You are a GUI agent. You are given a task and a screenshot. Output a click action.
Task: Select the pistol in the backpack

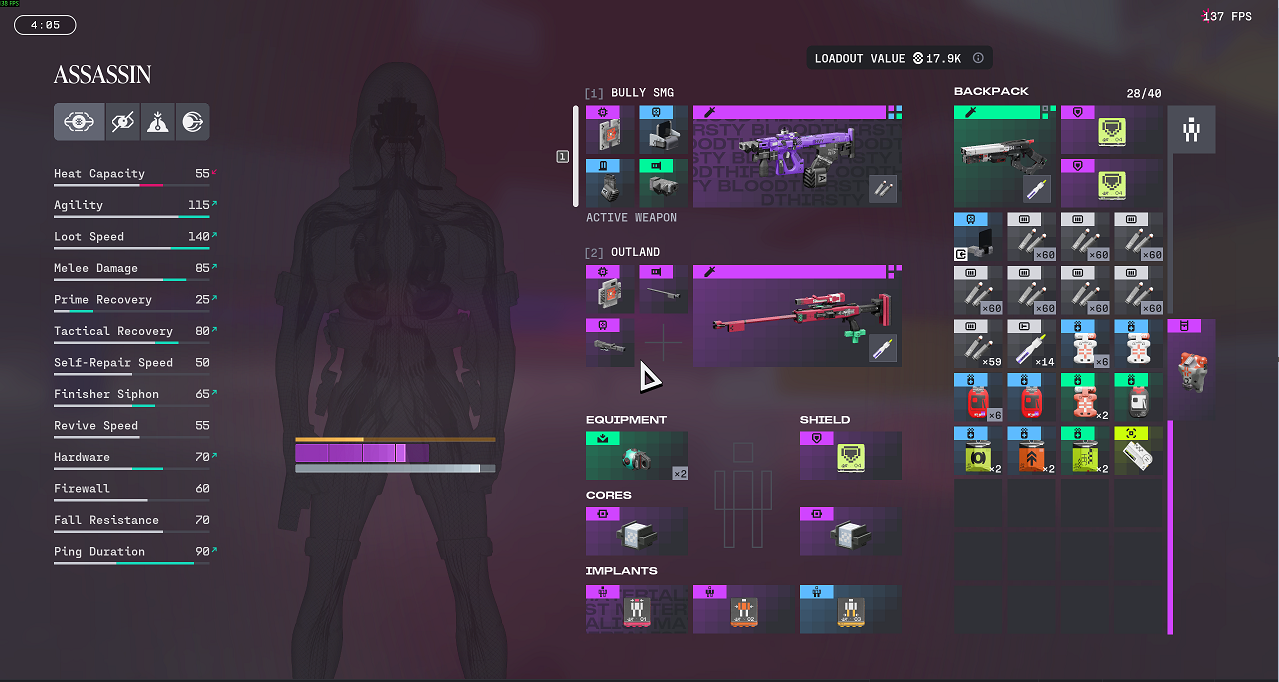pos(1004,156)
